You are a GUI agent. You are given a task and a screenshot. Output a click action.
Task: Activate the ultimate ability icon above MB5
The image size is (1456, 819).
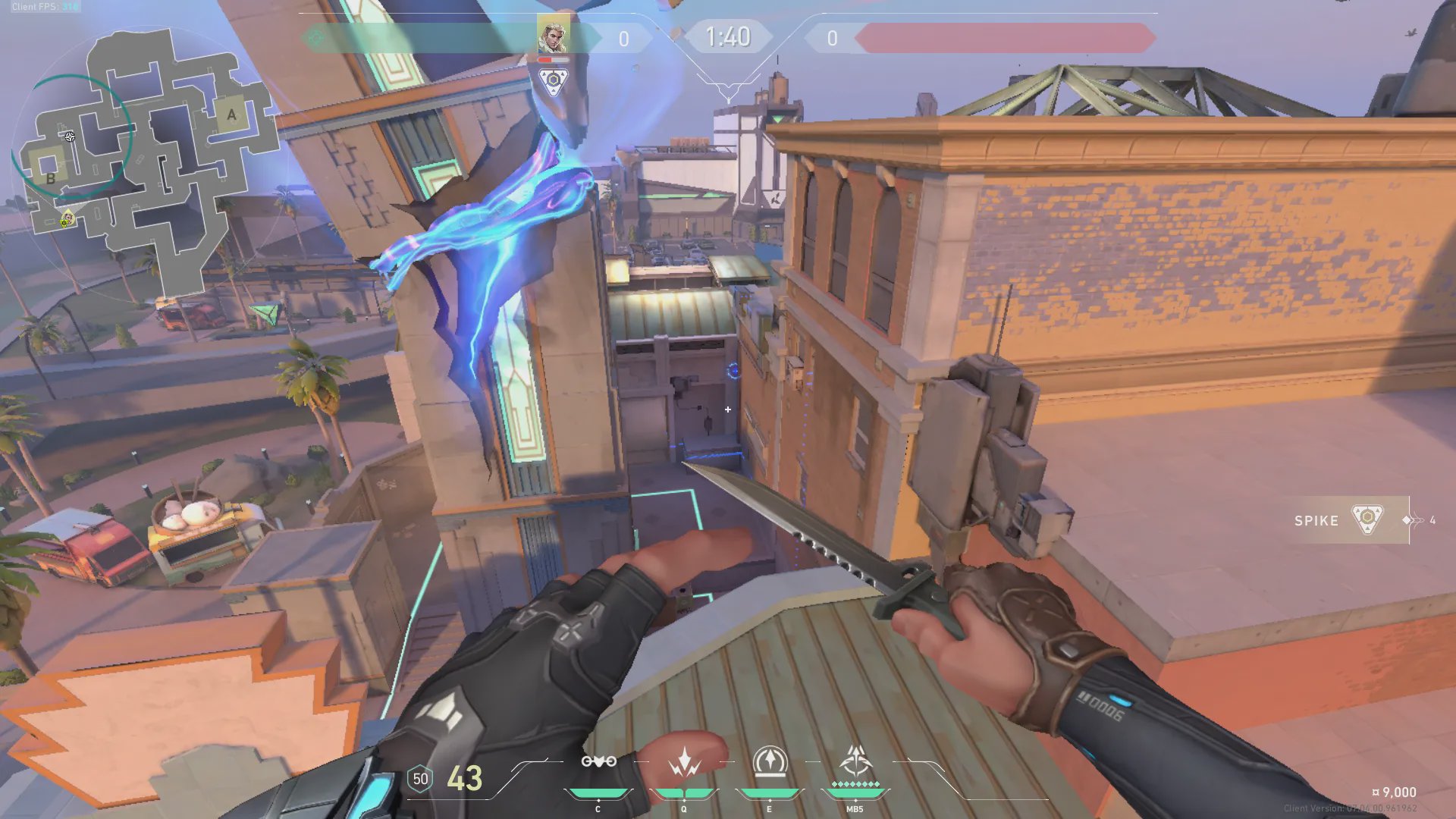pos(855,761)
